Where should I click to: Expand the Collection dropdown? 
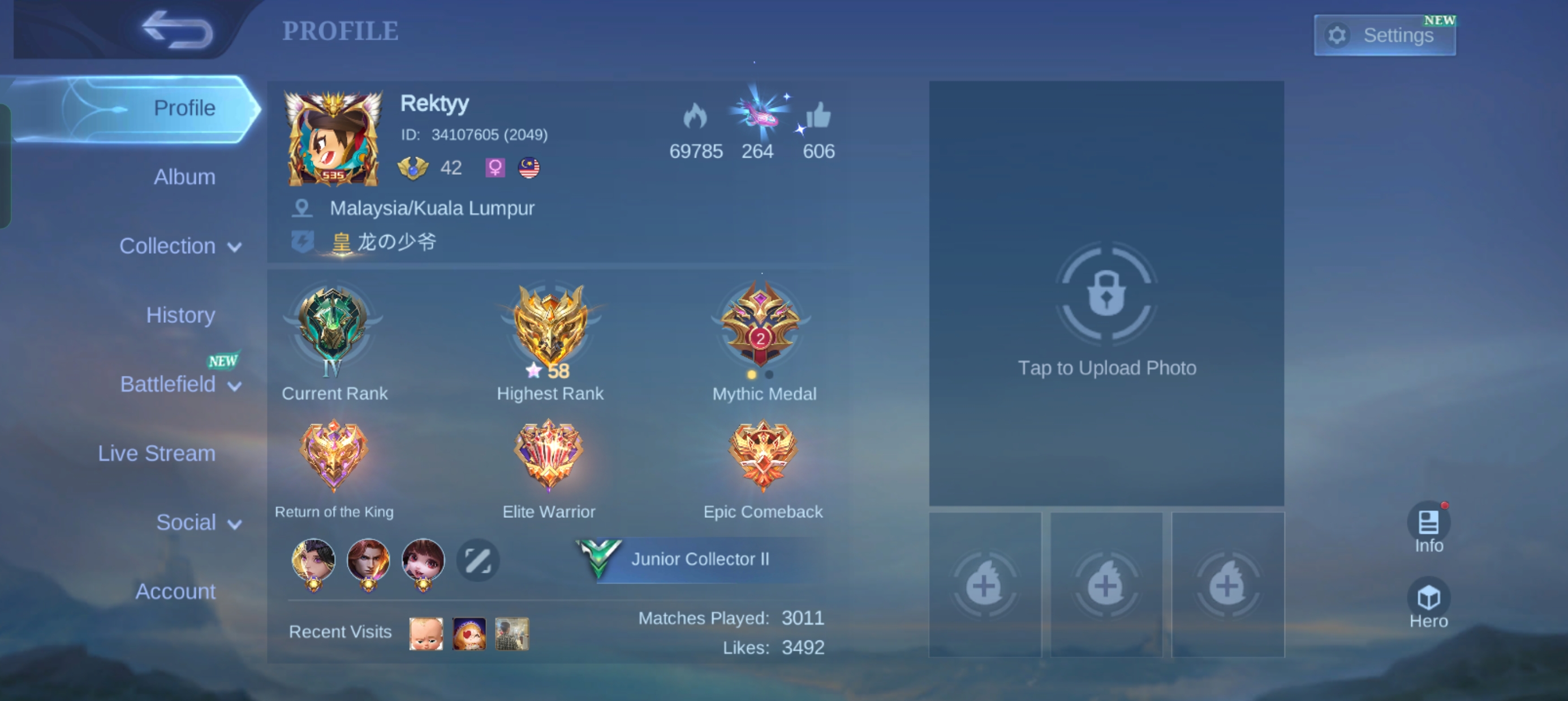[180, 246]
